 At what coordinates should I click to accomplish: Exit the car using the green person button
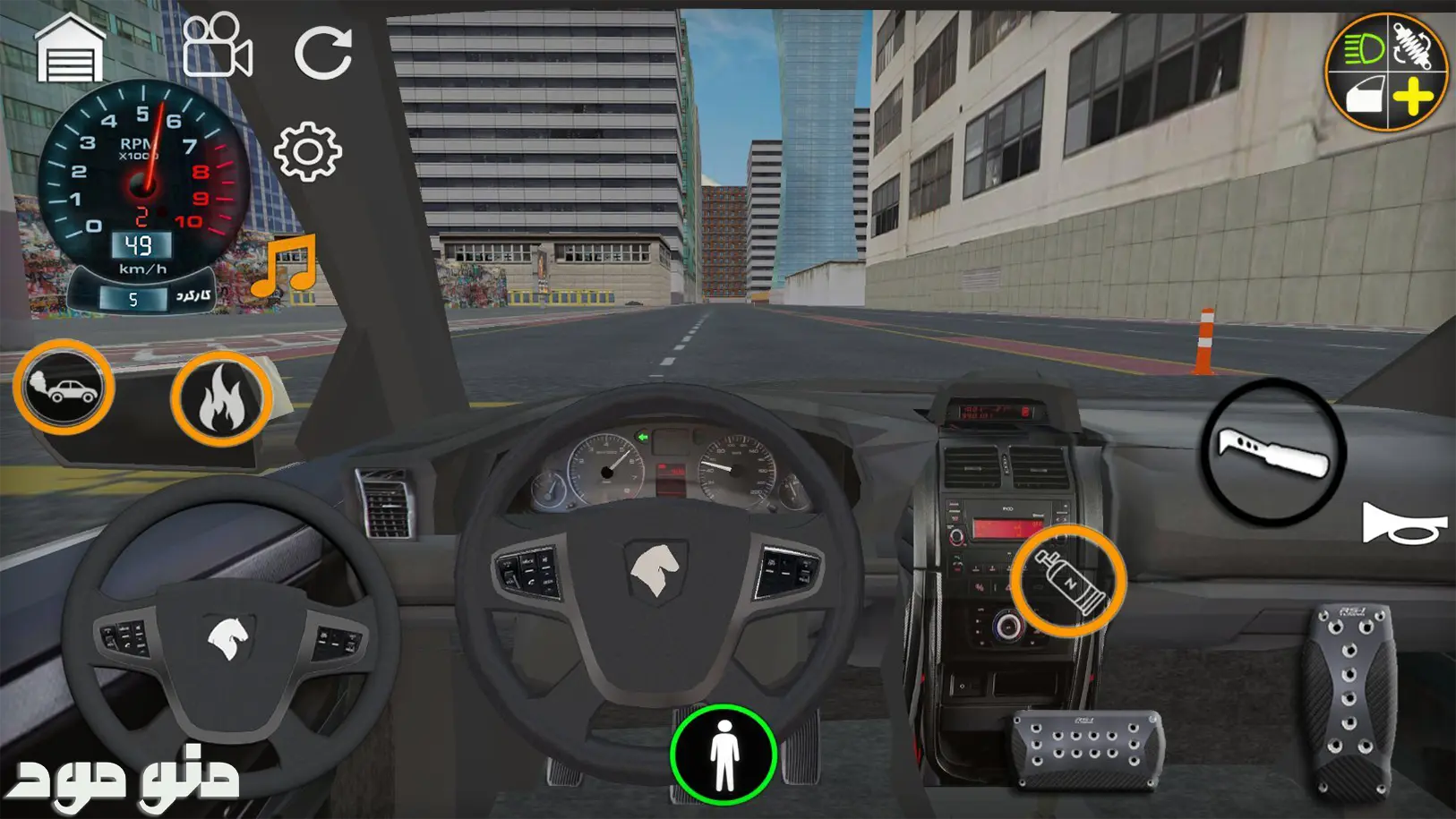pos(724,755)
